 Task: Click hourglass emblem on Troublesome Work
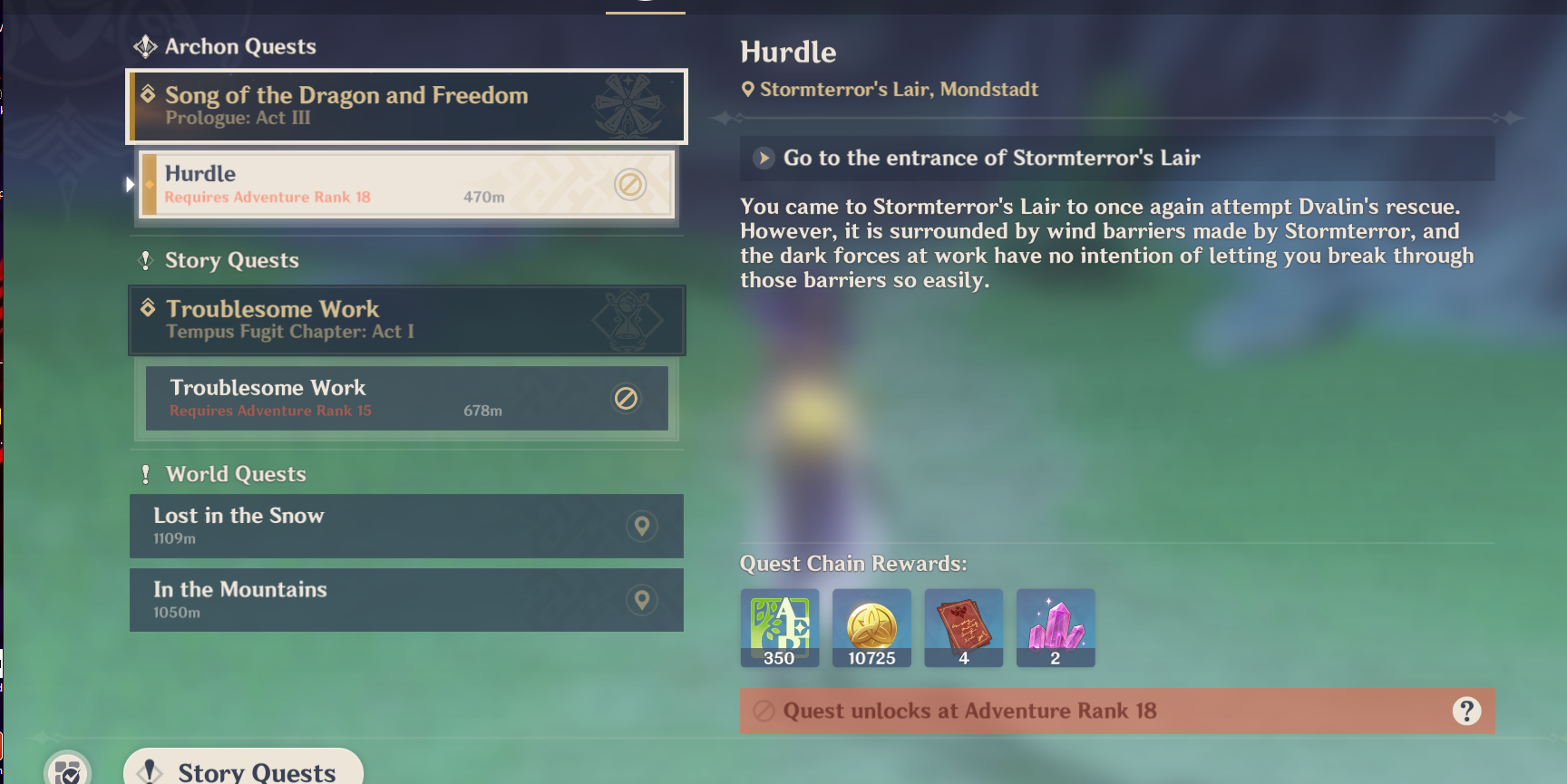click(628, 318)
